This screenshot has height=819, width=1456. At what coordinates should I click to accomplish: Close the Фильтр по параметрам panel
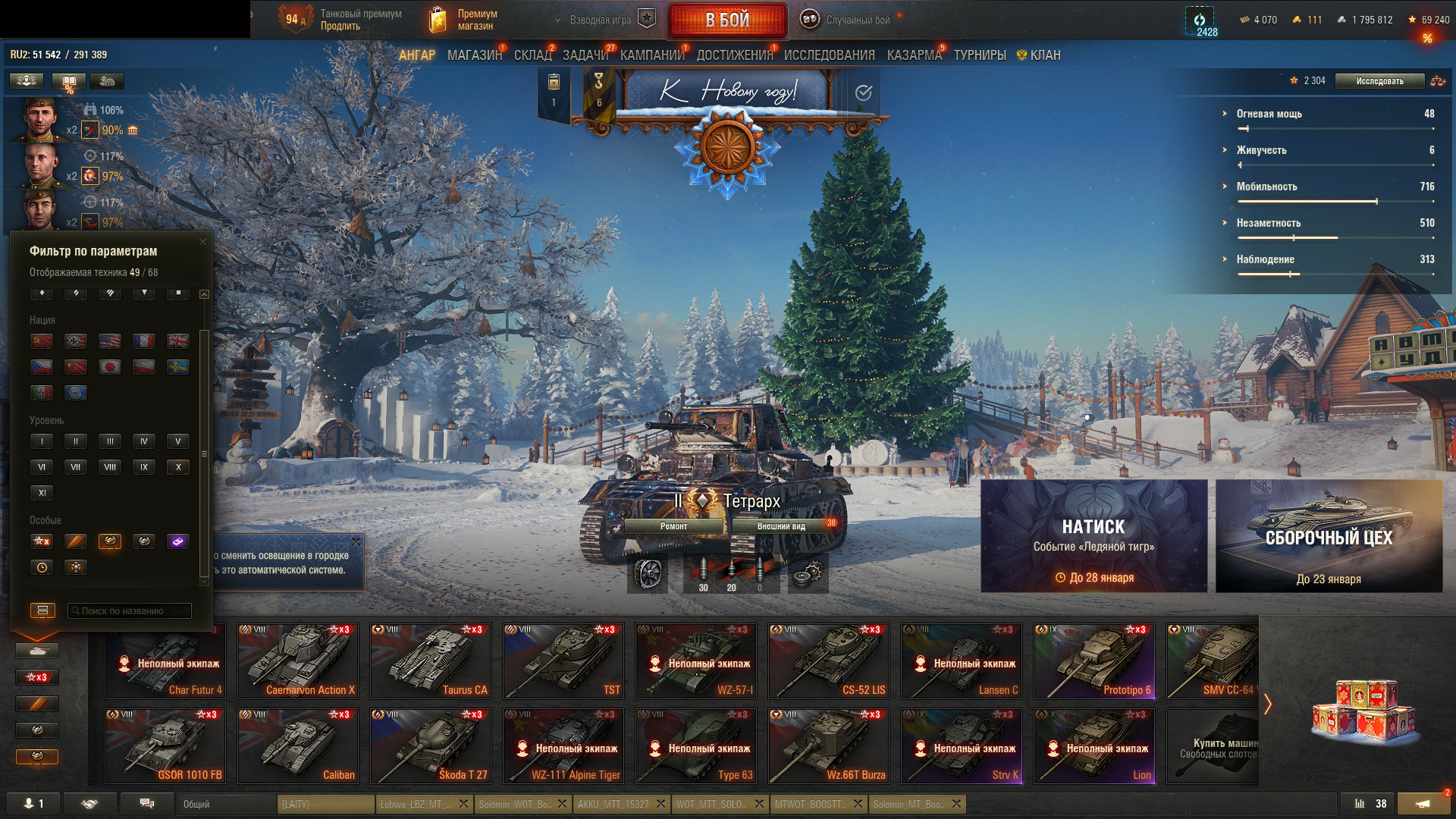[x=202, y=242]
